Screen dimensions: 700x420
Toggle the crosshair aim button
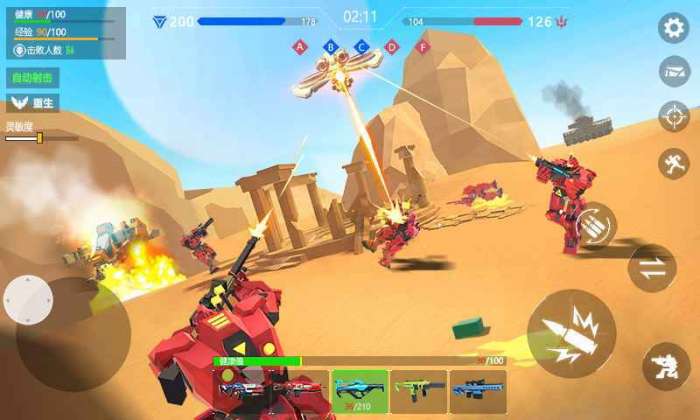tap(673, 117)
